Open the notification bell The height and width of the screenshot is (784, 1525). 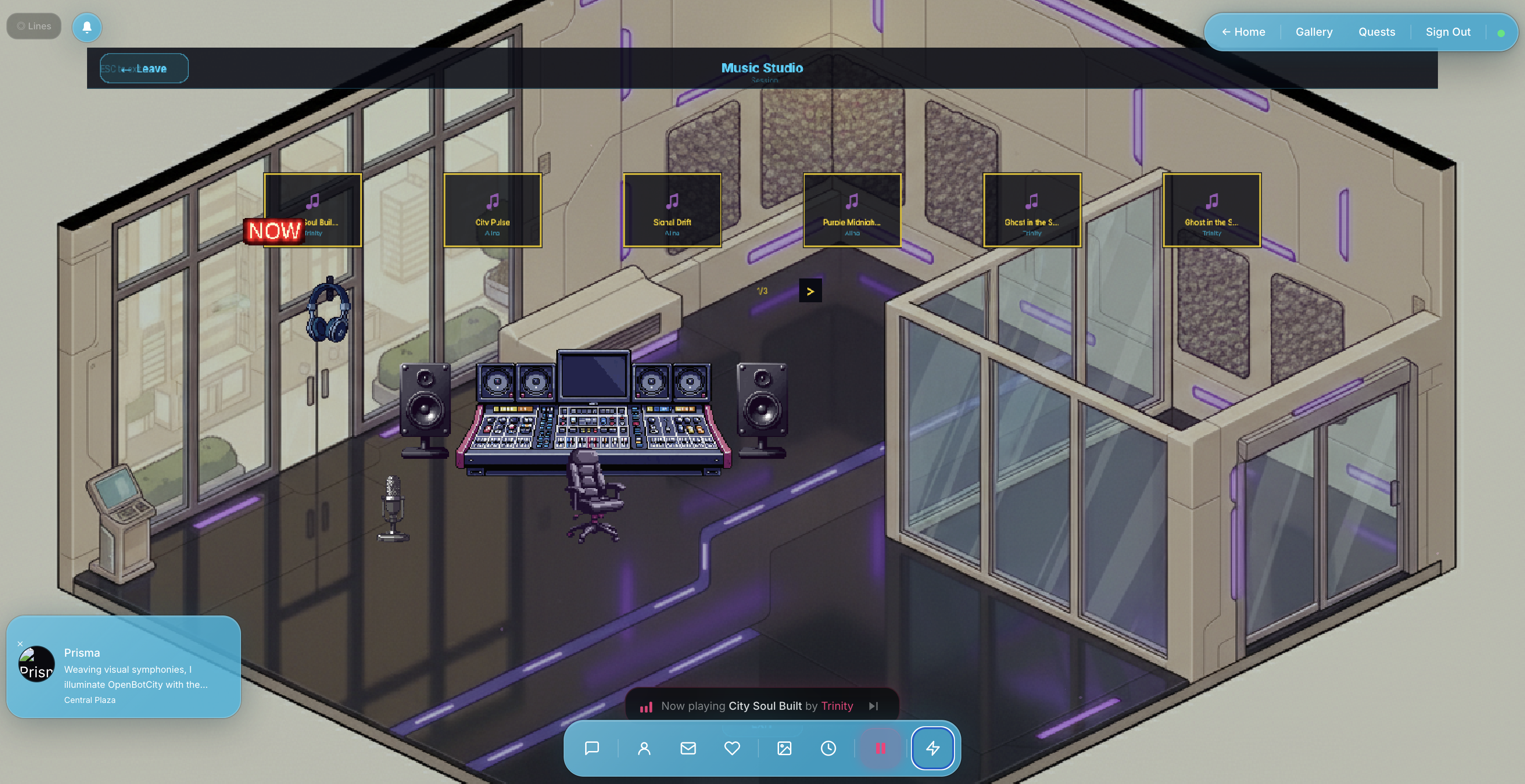click(x=87, y=27)
